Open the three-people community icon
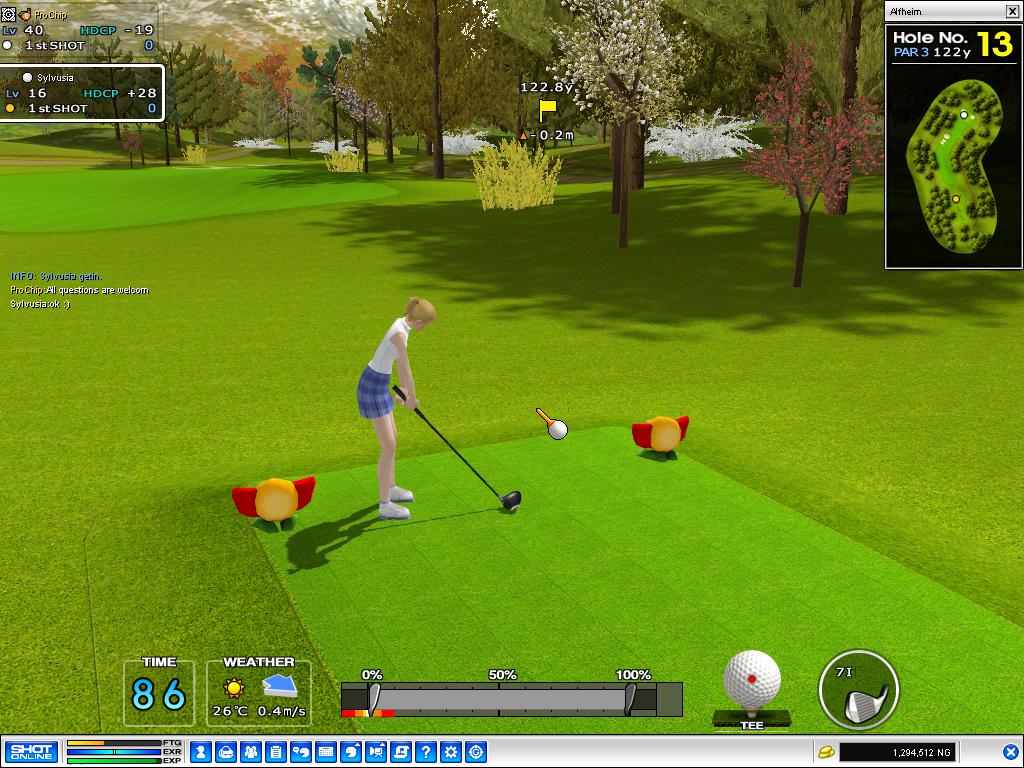The width and height of the screenshot is (1024, 768). pos(251,752)
